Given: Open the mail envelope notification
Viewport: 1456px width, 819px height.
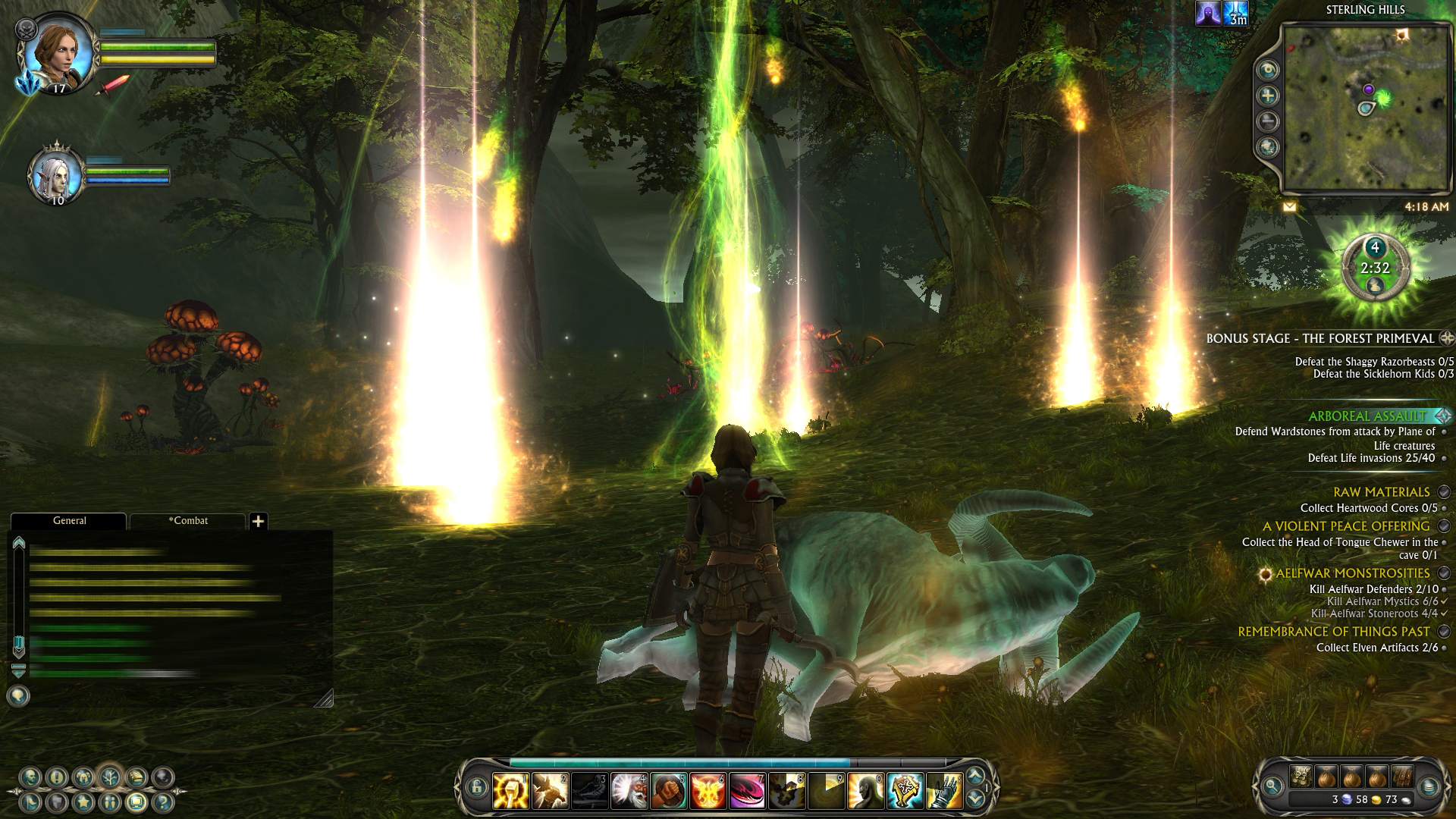Looking at the screenshot, I should pyautogui.click(x=1289, y=206).
